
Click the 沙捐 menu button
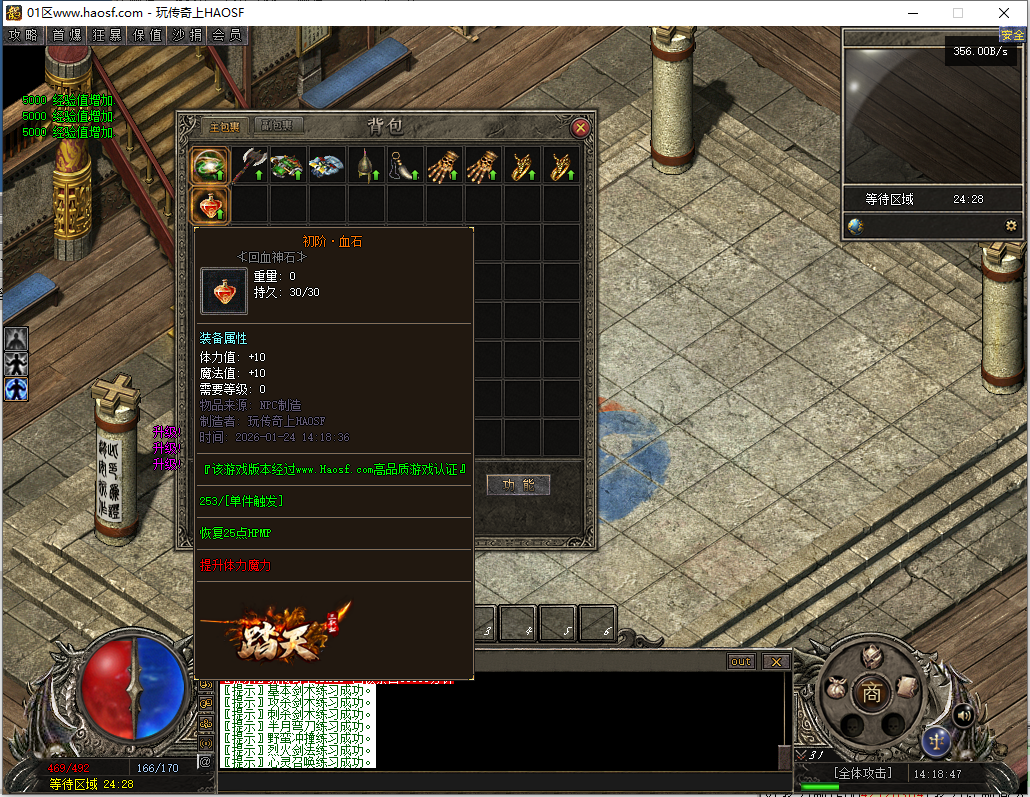[x=188, y=34]
